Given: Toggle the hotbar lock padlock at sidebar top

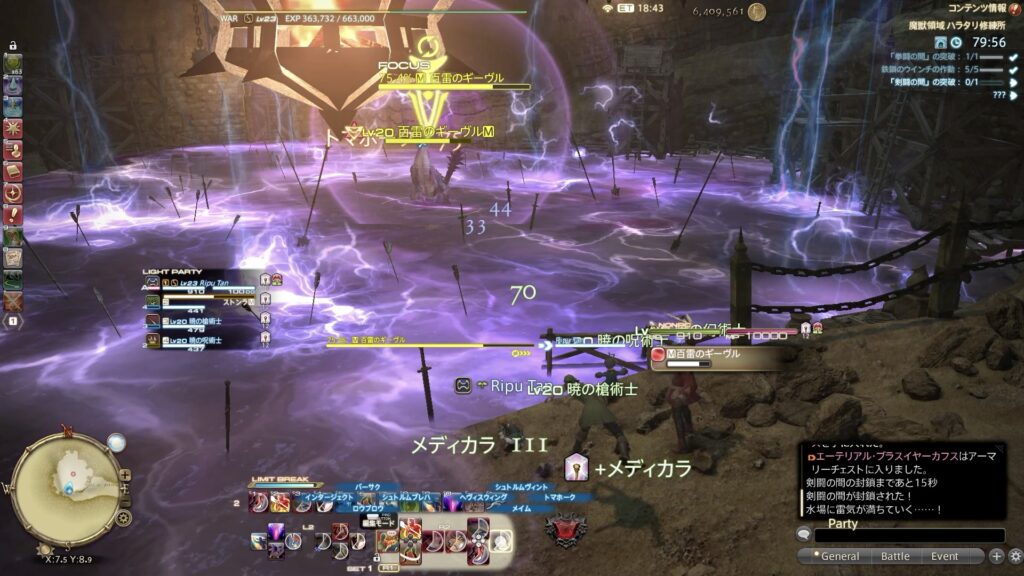Looking at the screenshot, I should point(13,46).
